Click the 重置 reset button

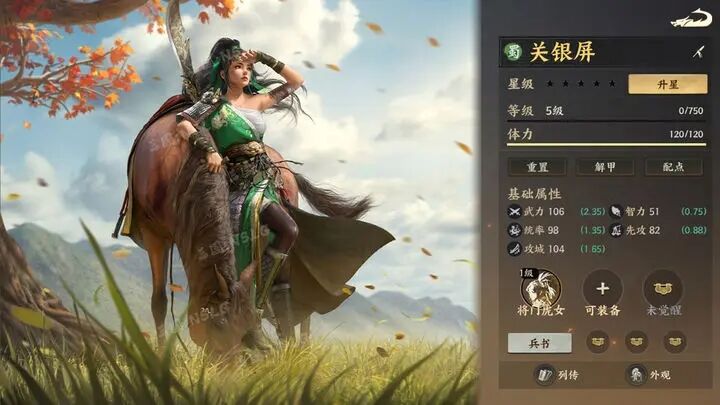pos(536,167)
